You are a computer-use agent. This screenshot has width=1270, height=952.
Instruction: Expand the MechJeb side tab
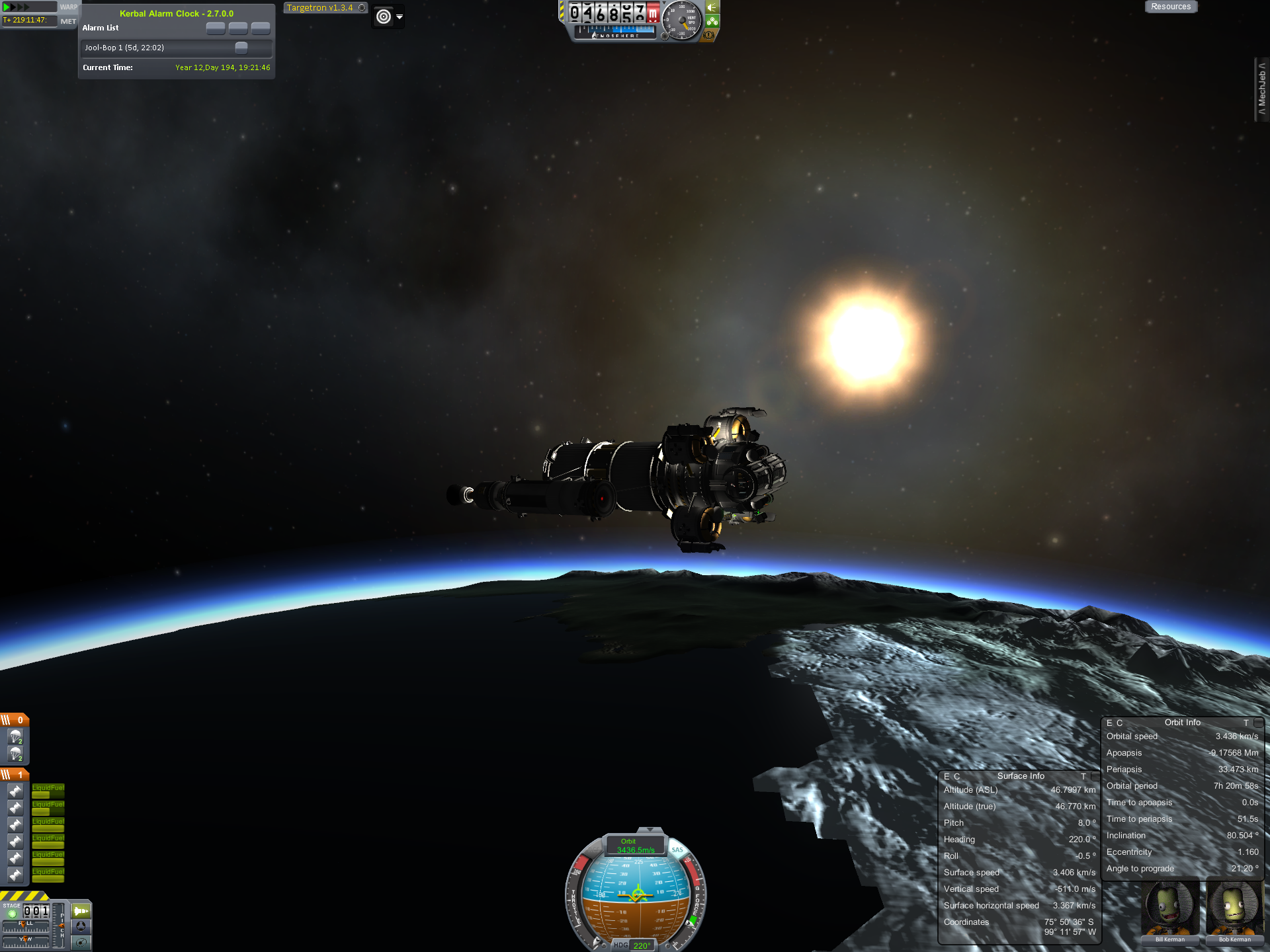1261,89
